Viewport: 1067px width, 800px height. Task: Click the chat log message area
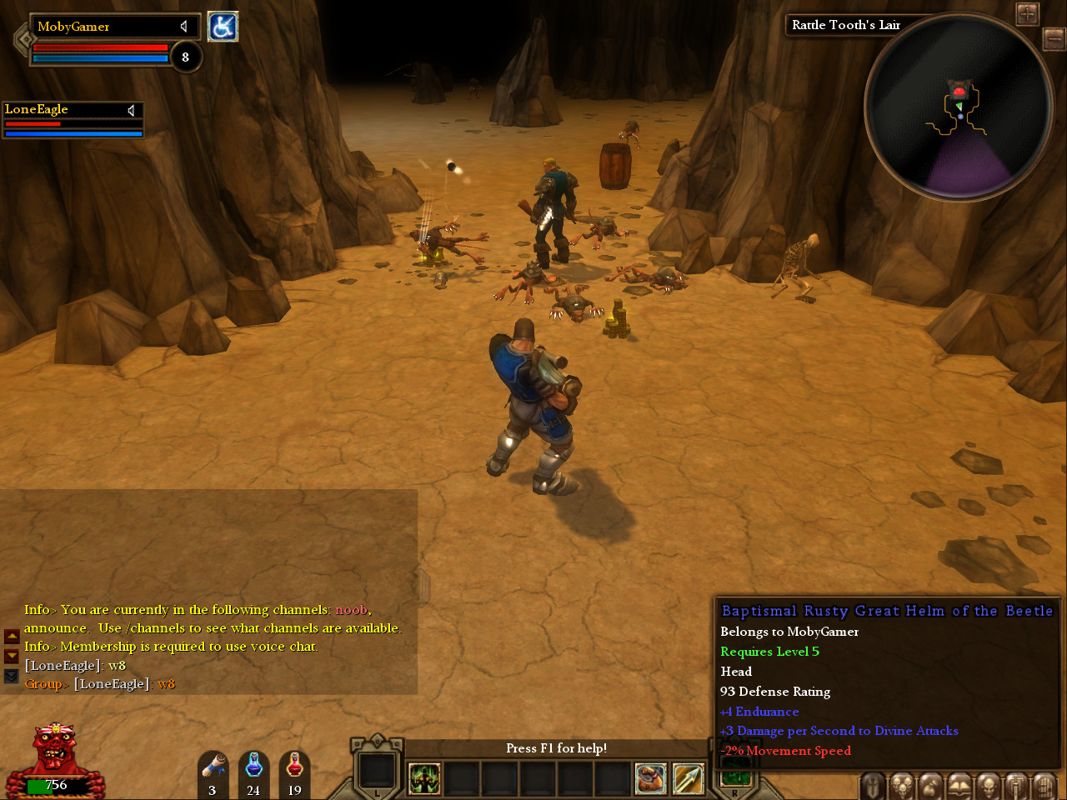(212, 646)
